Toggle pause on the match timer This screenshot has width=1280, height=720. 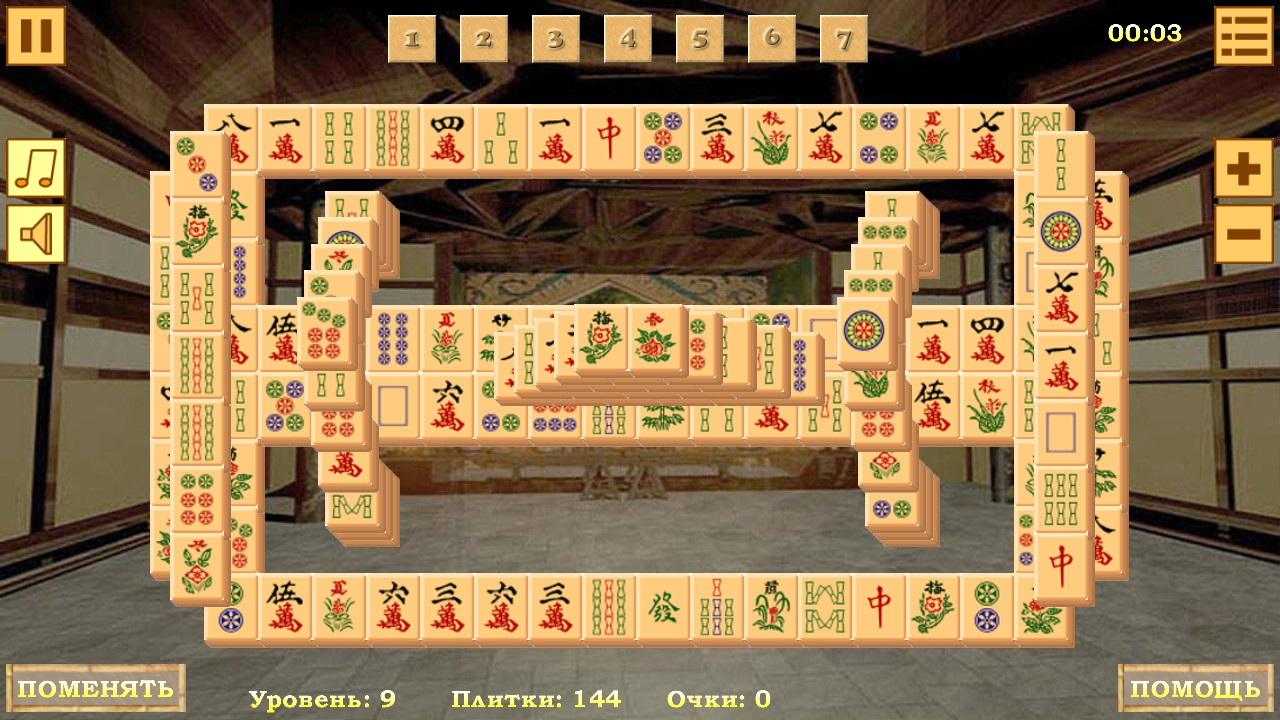point(35,35)
